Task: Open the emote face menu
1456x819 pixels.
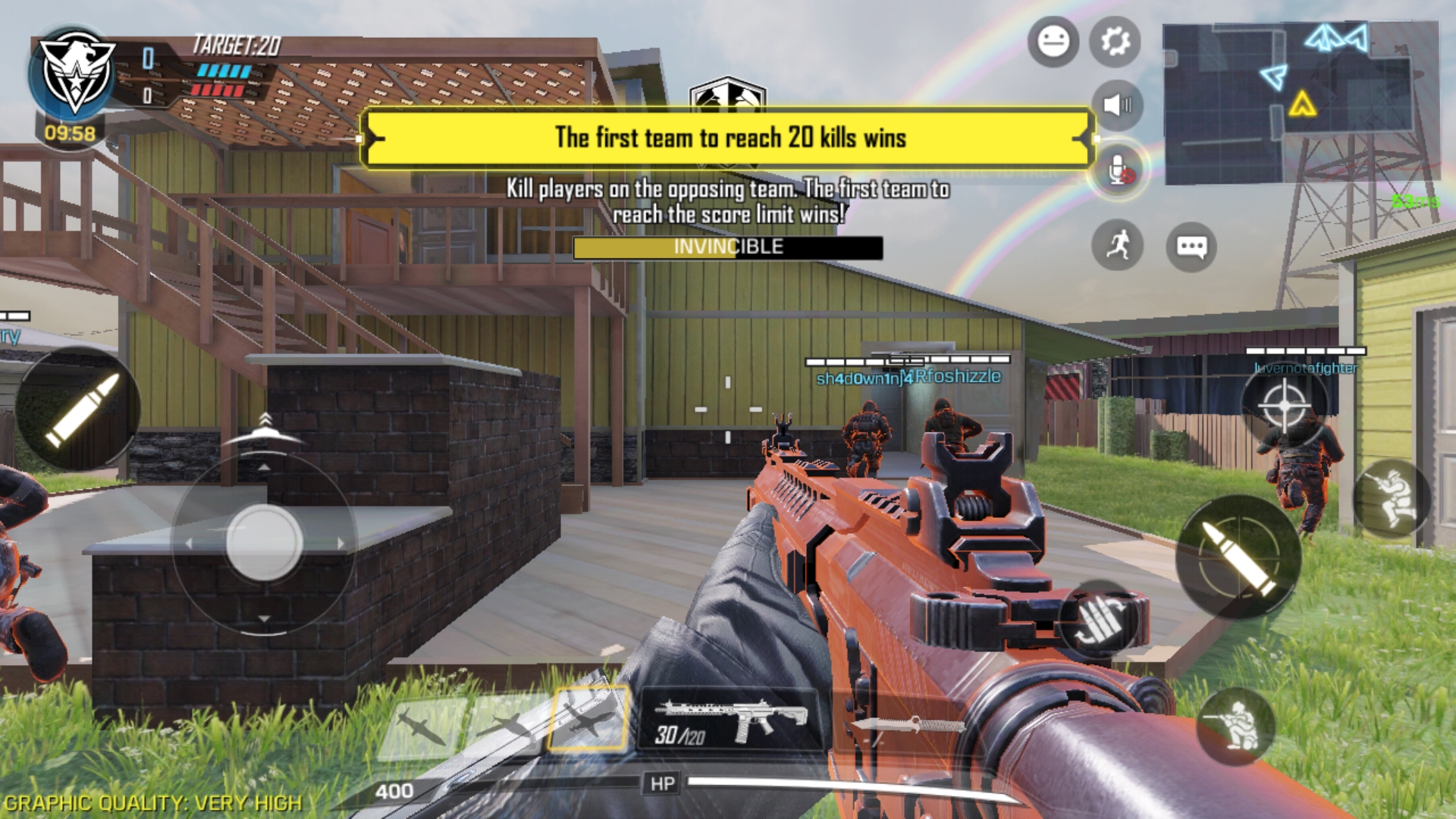Action: 1053,41
